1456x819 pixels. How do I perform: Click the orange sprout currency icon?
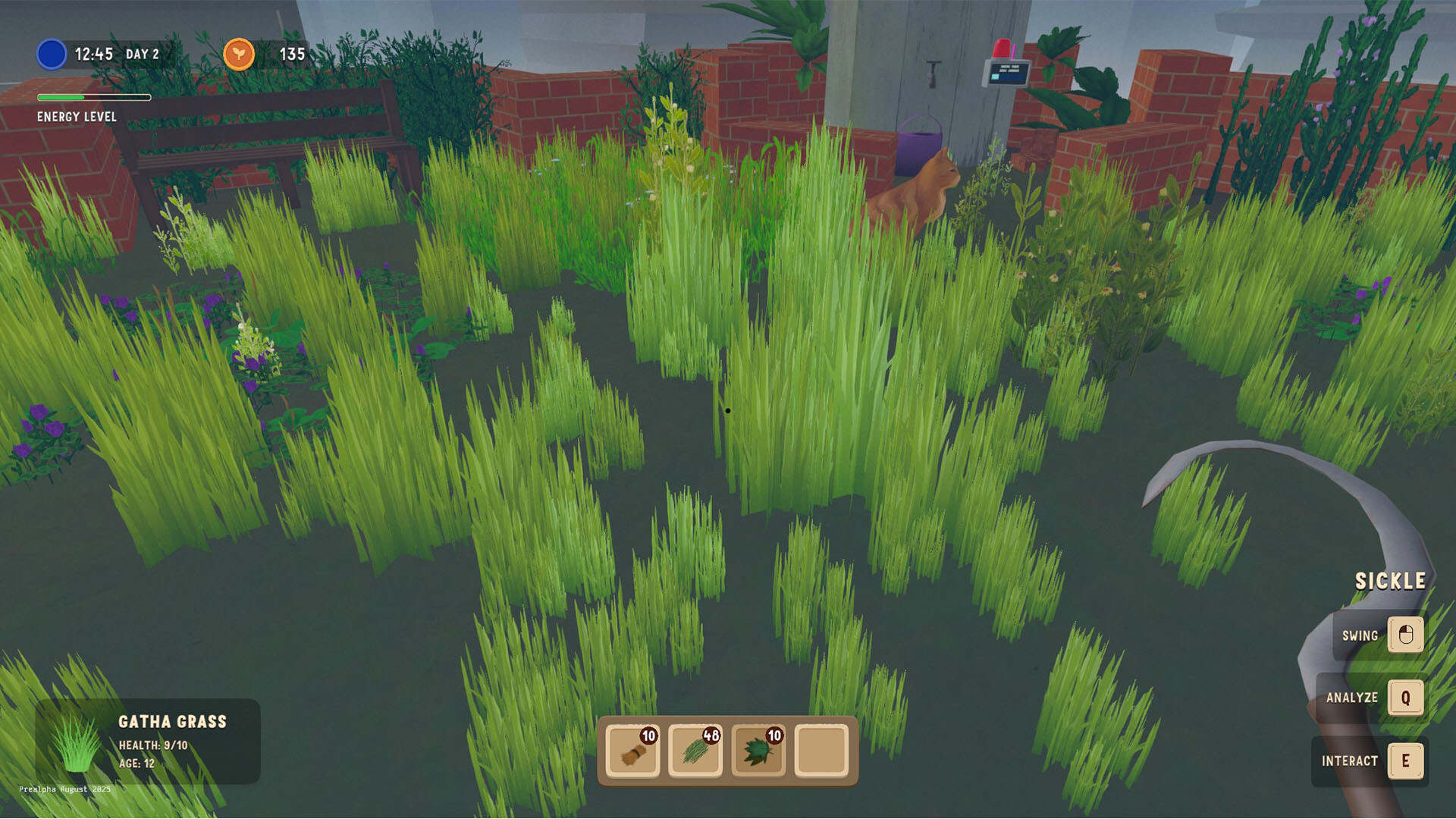pos(239,54)
